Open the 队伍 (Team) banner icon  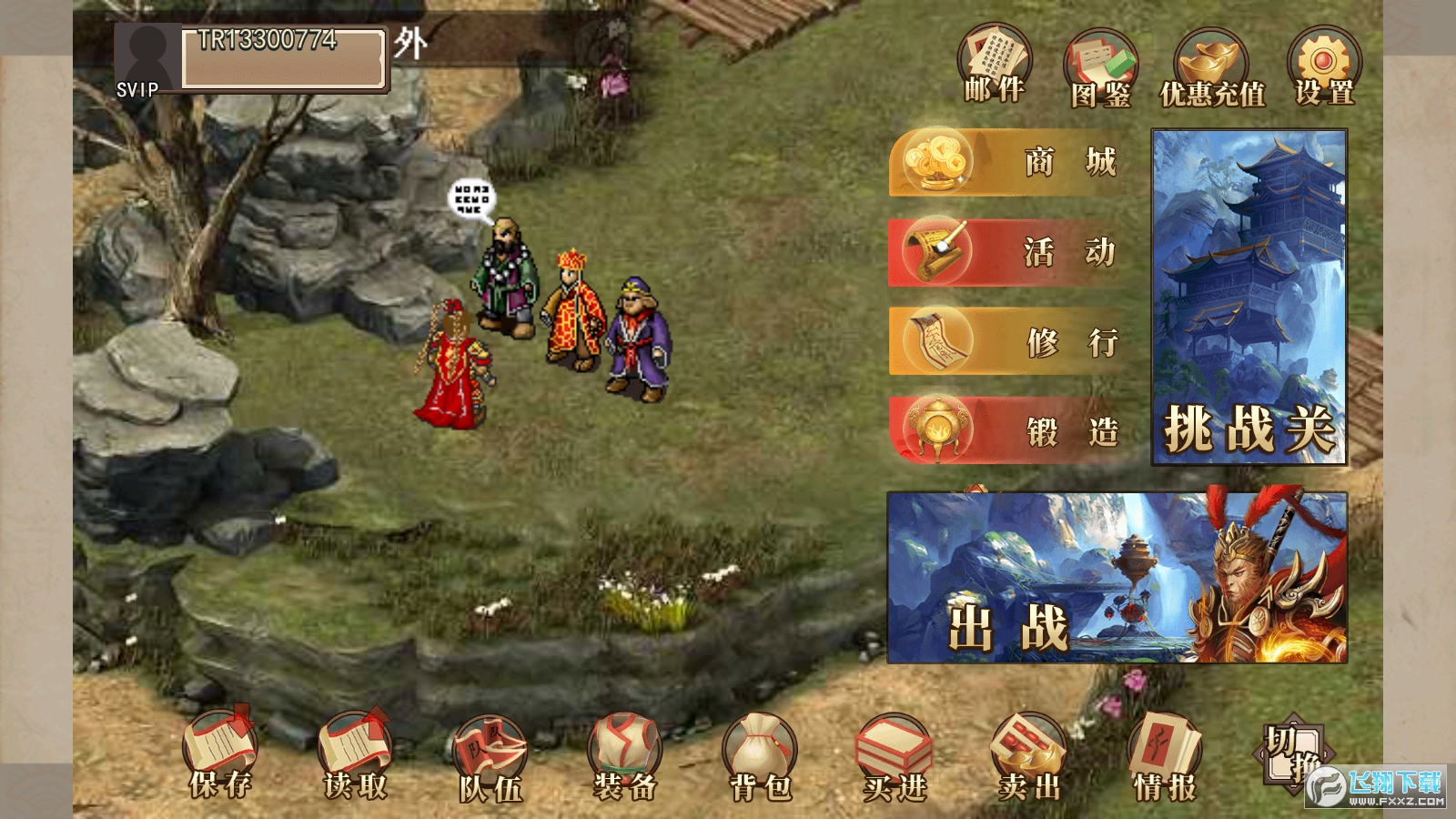pyautogui.click(x=491, y=748)
